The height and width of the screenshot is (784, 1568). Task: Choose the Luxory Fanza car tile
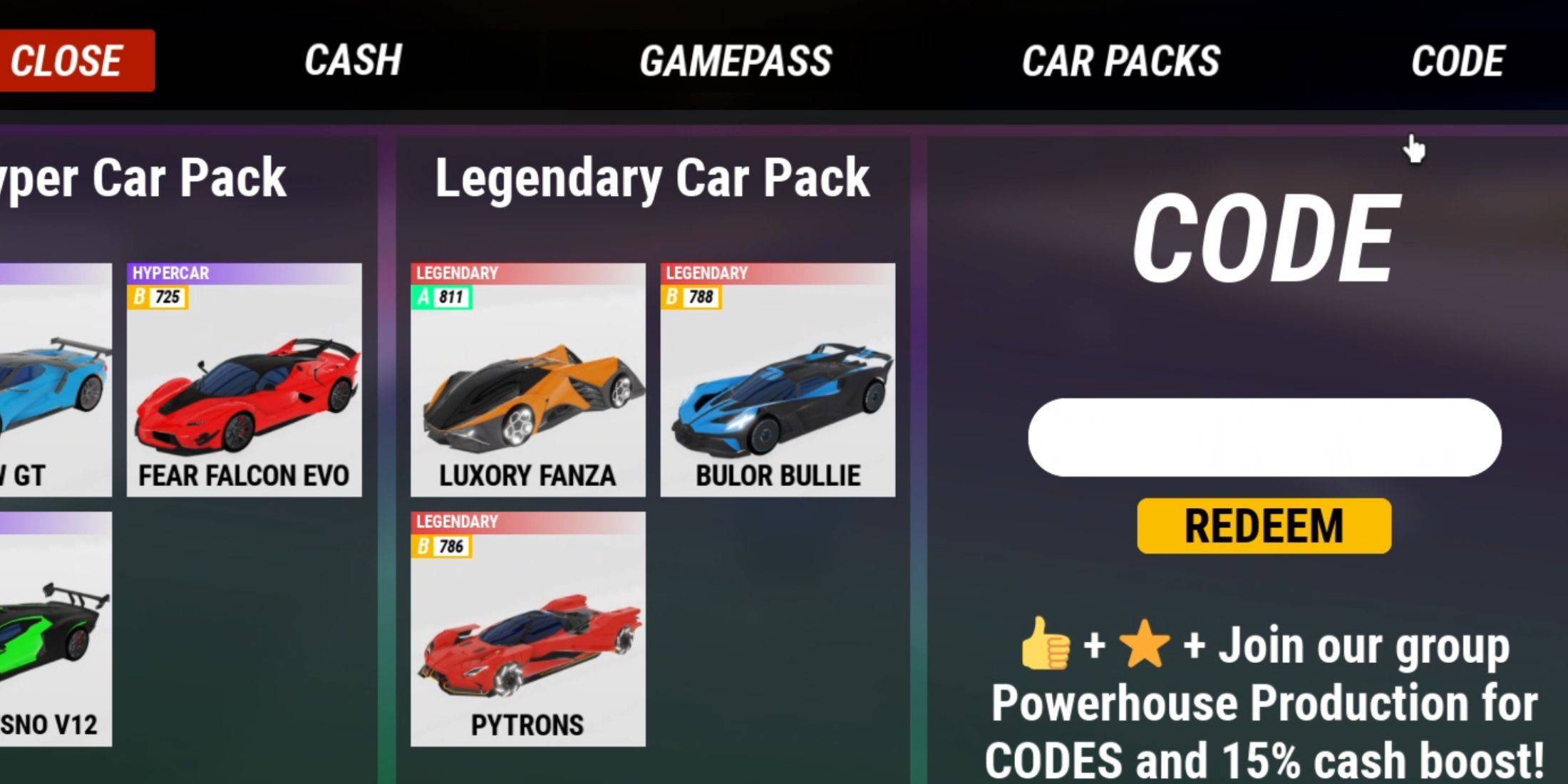point(527,380)
